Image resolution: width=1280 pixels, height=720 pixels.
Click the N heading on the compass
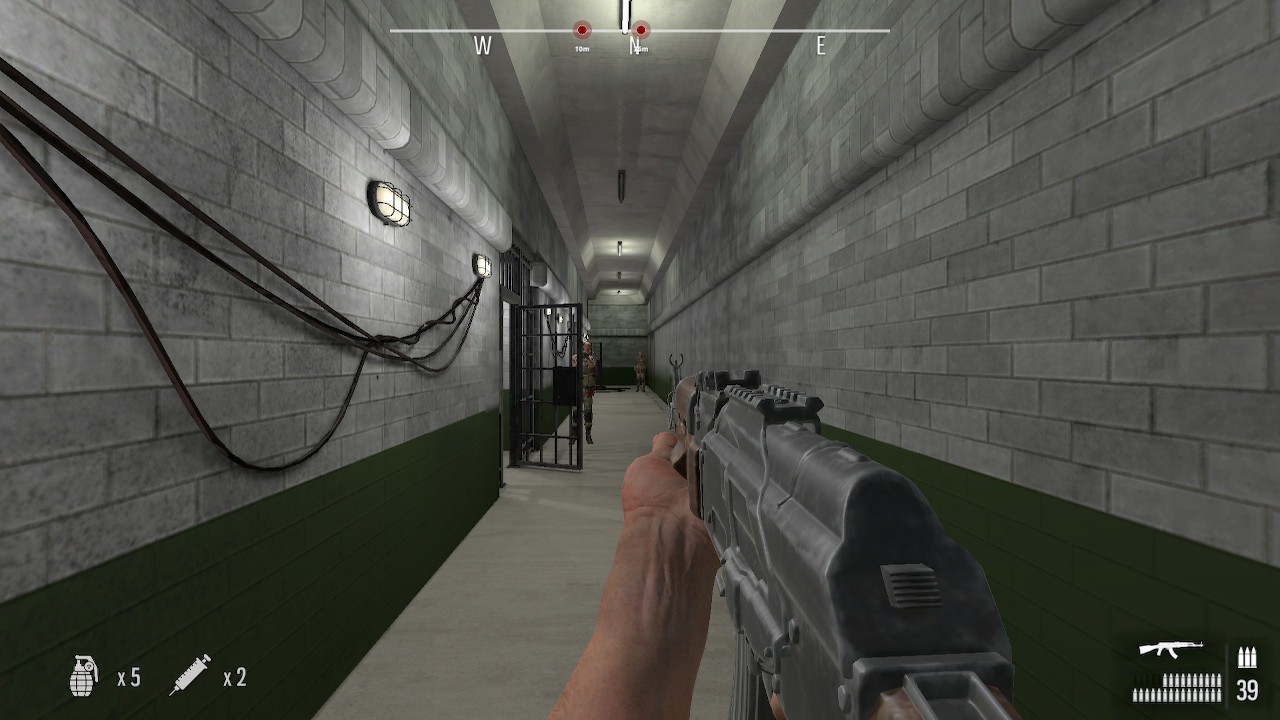click(x=634, y=46)
